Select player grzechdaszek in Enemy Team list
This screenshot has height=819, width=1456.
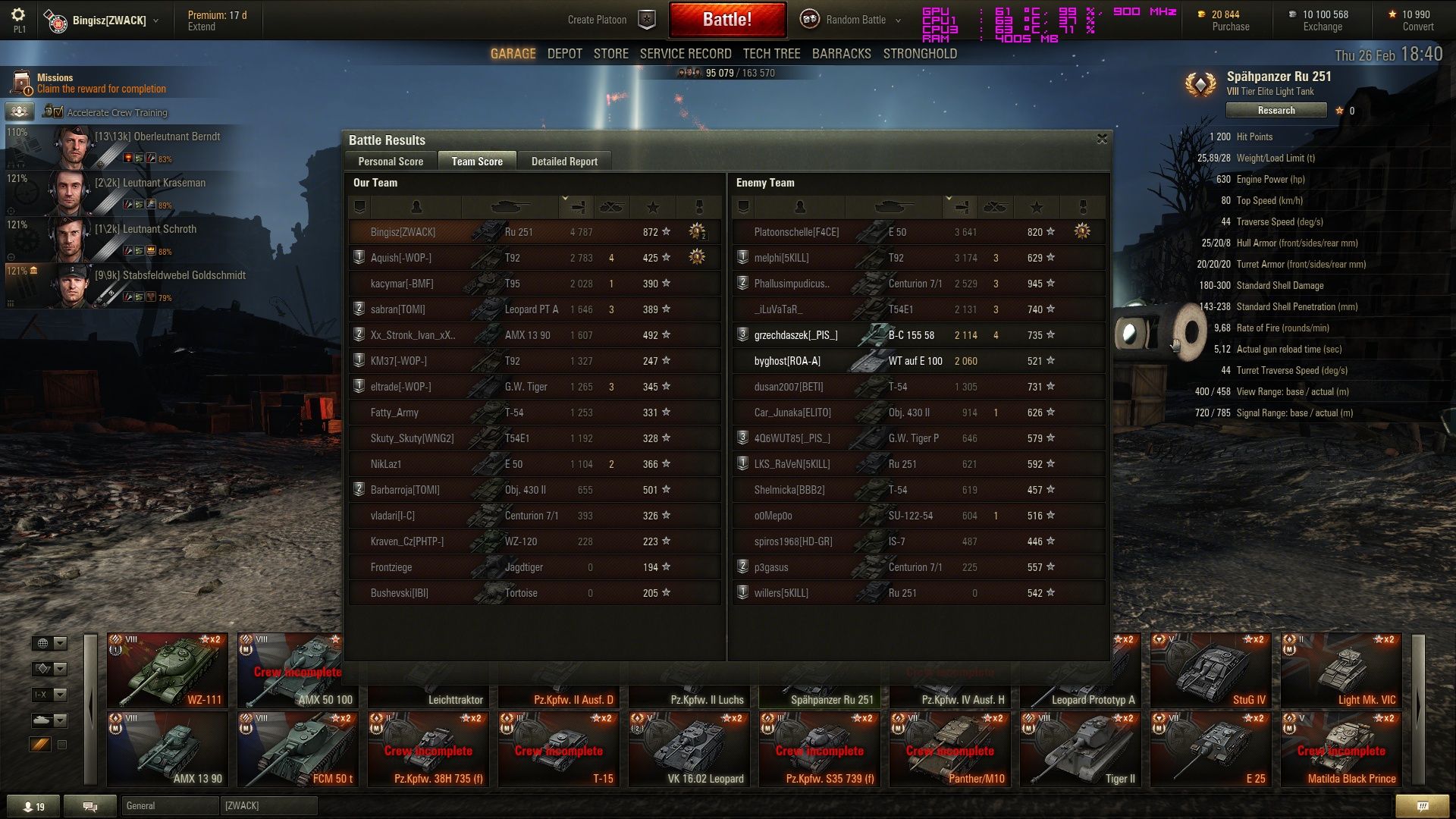(795, 335)
